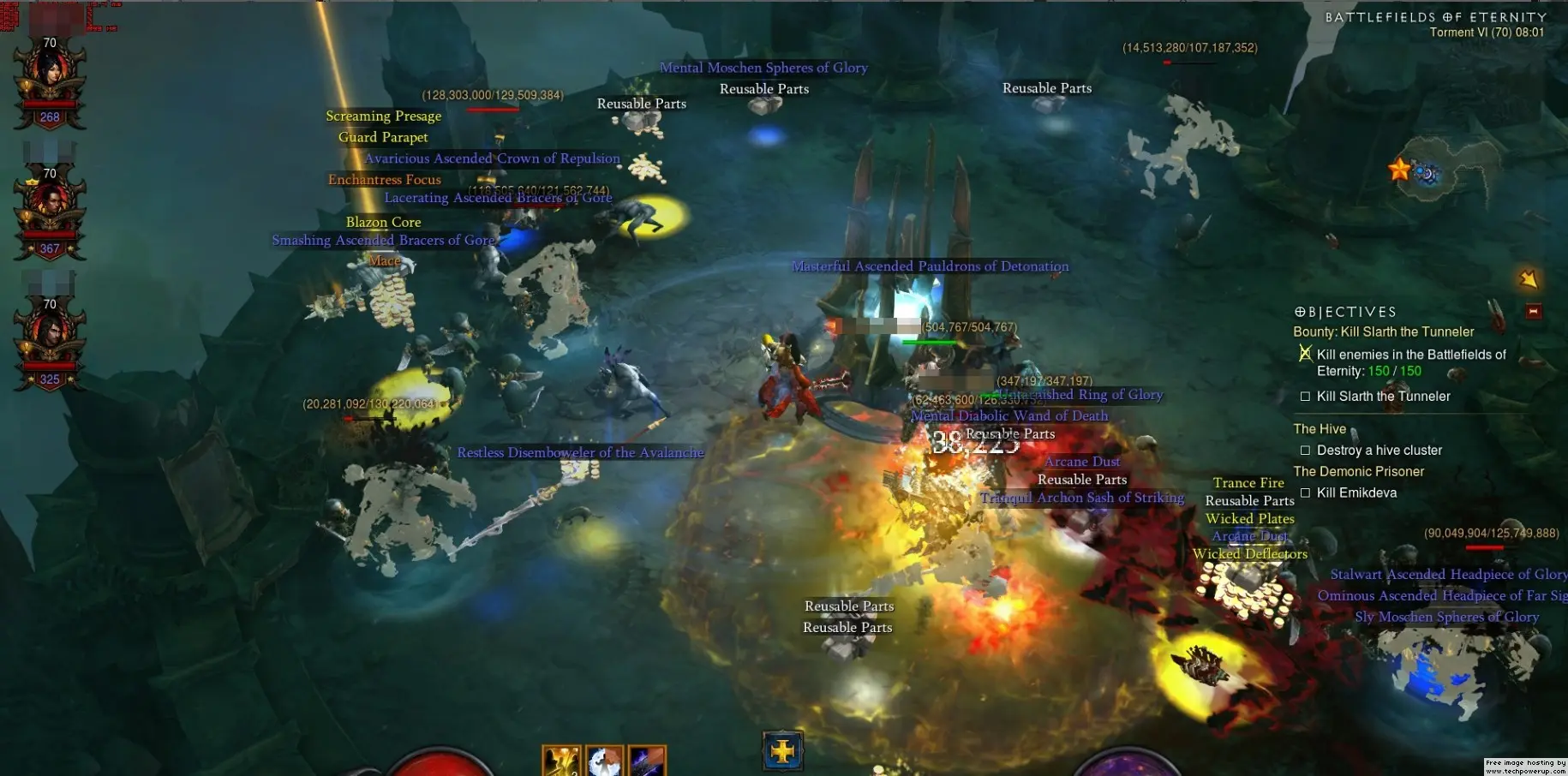Screen dimensions: 1568x776
Task: Pick up Restless Disemboweler of the Avalanche label
Action: point(580,452)
